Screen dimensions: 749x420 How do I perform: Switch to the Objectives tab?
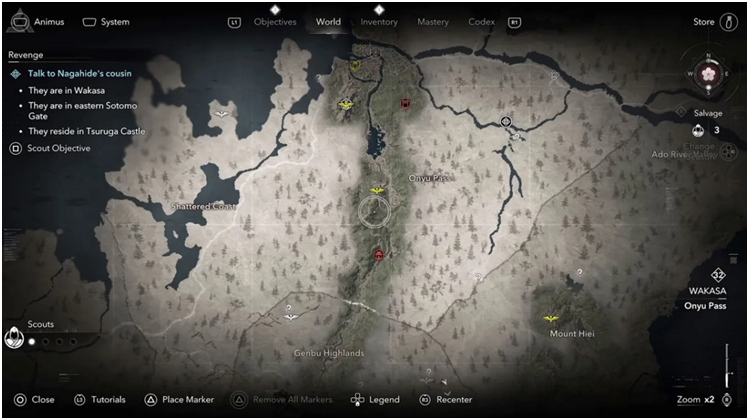pos(275,22)
